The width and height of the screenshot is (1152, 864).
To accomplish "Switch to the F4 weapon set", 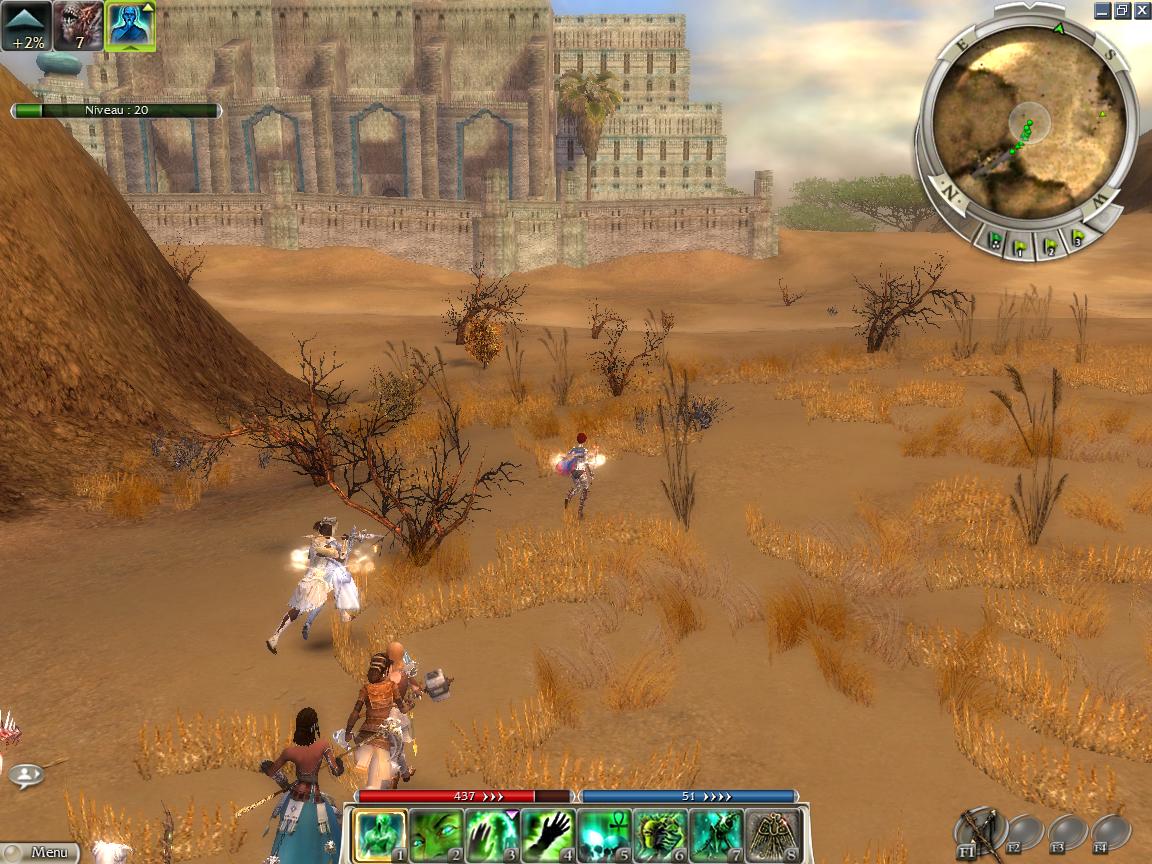I will [x=1110, y=832].
